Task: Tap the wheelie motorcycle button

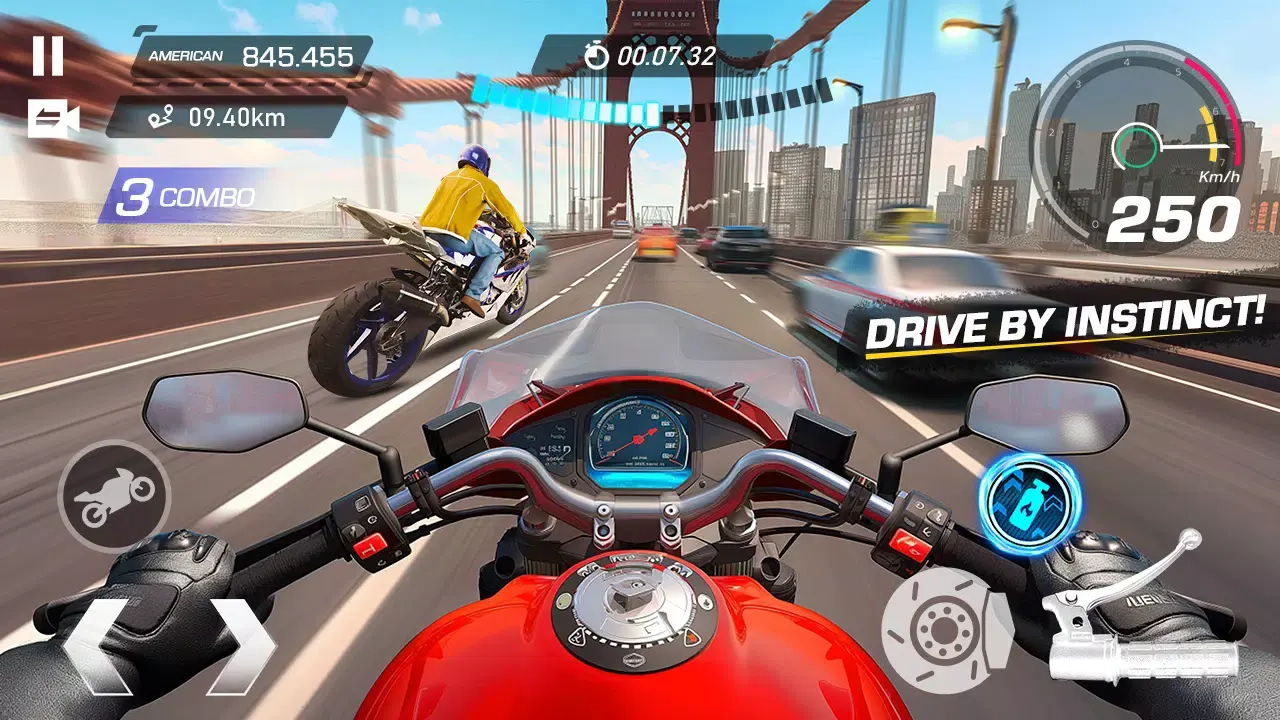Action: (x=114, y=496)
